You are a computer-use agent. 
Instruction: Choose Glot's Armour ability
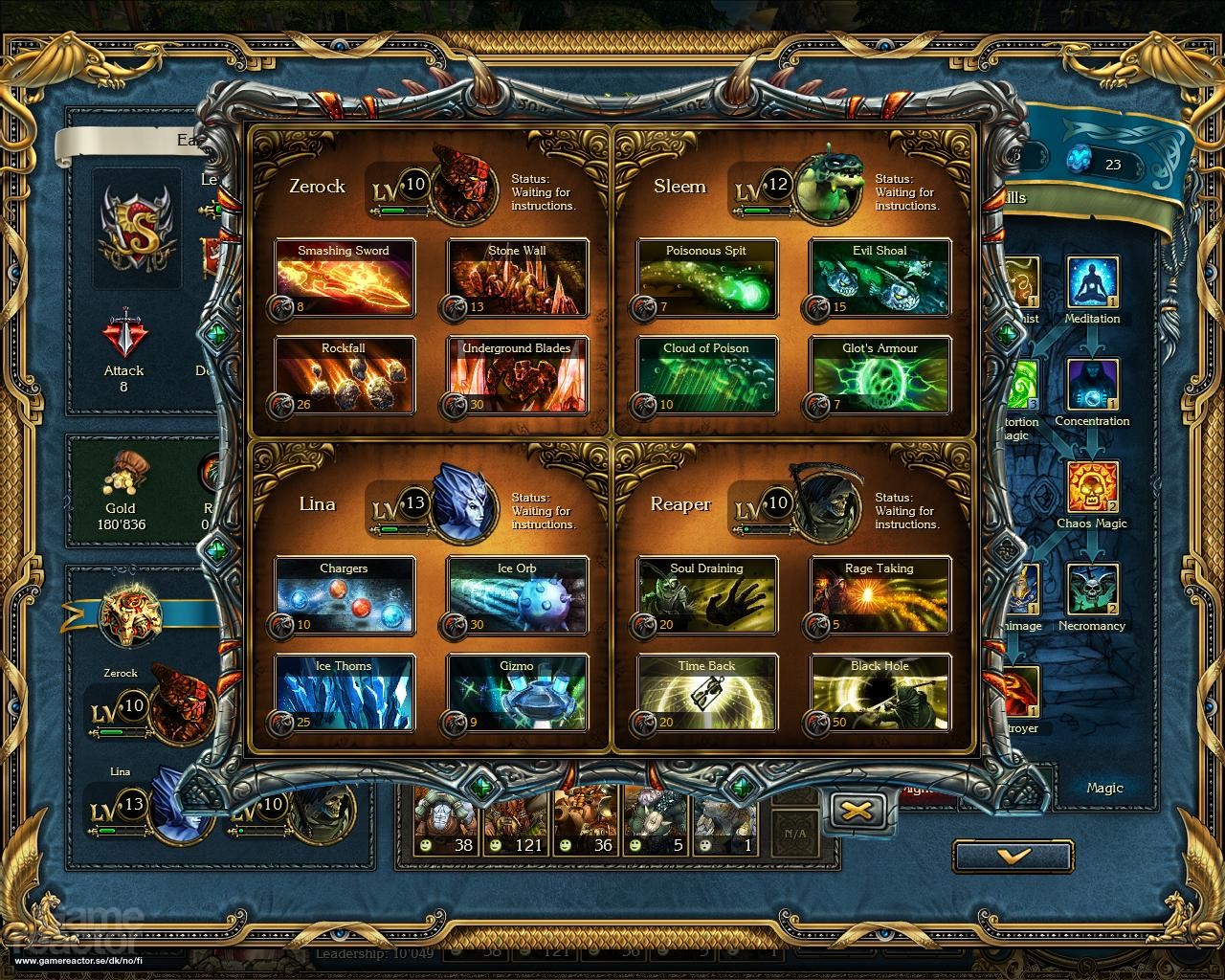[880, 376]
